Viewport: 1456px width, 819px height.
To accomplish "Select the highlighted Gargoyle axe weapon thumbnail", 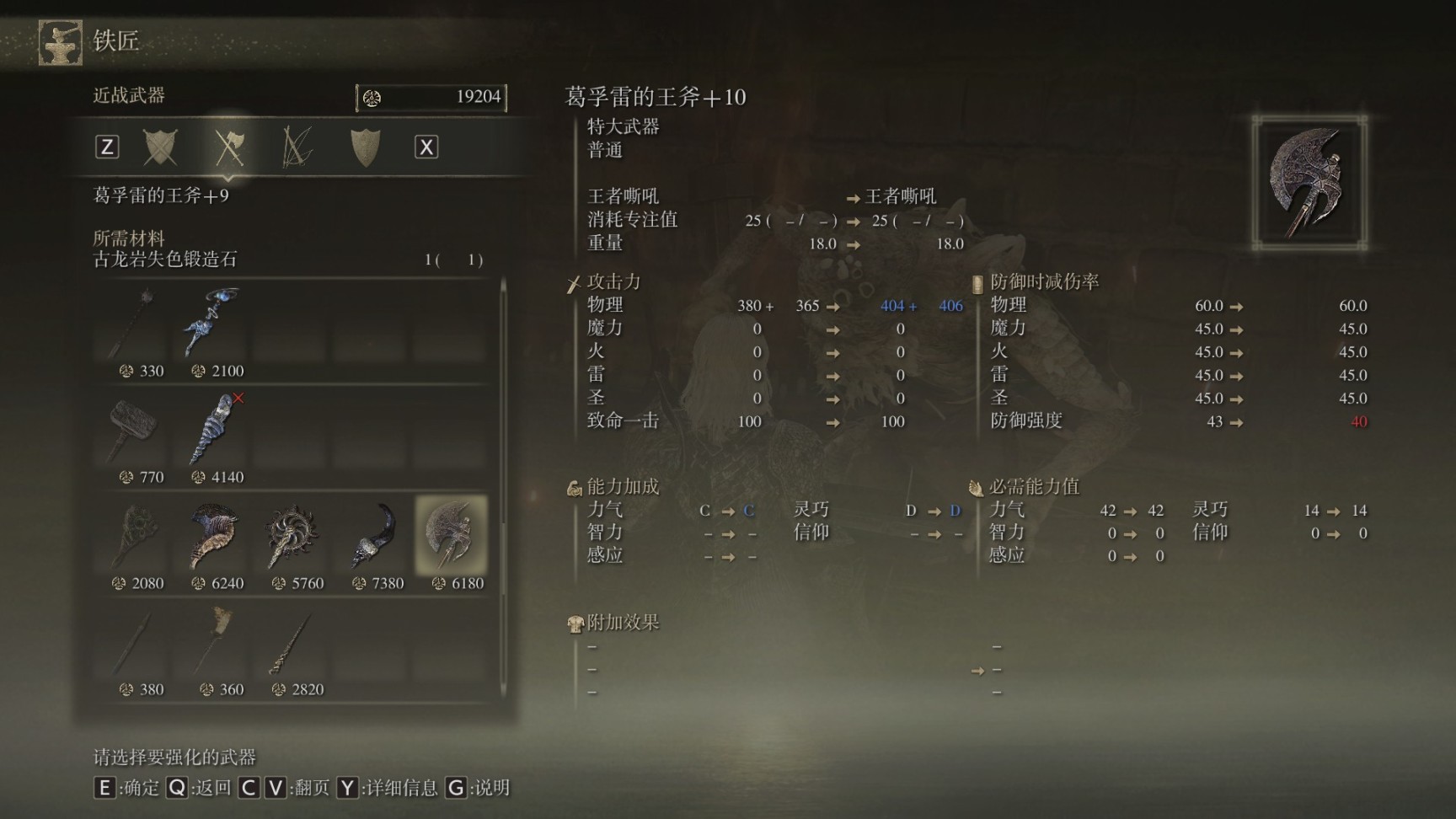I will tap(449, 533).
